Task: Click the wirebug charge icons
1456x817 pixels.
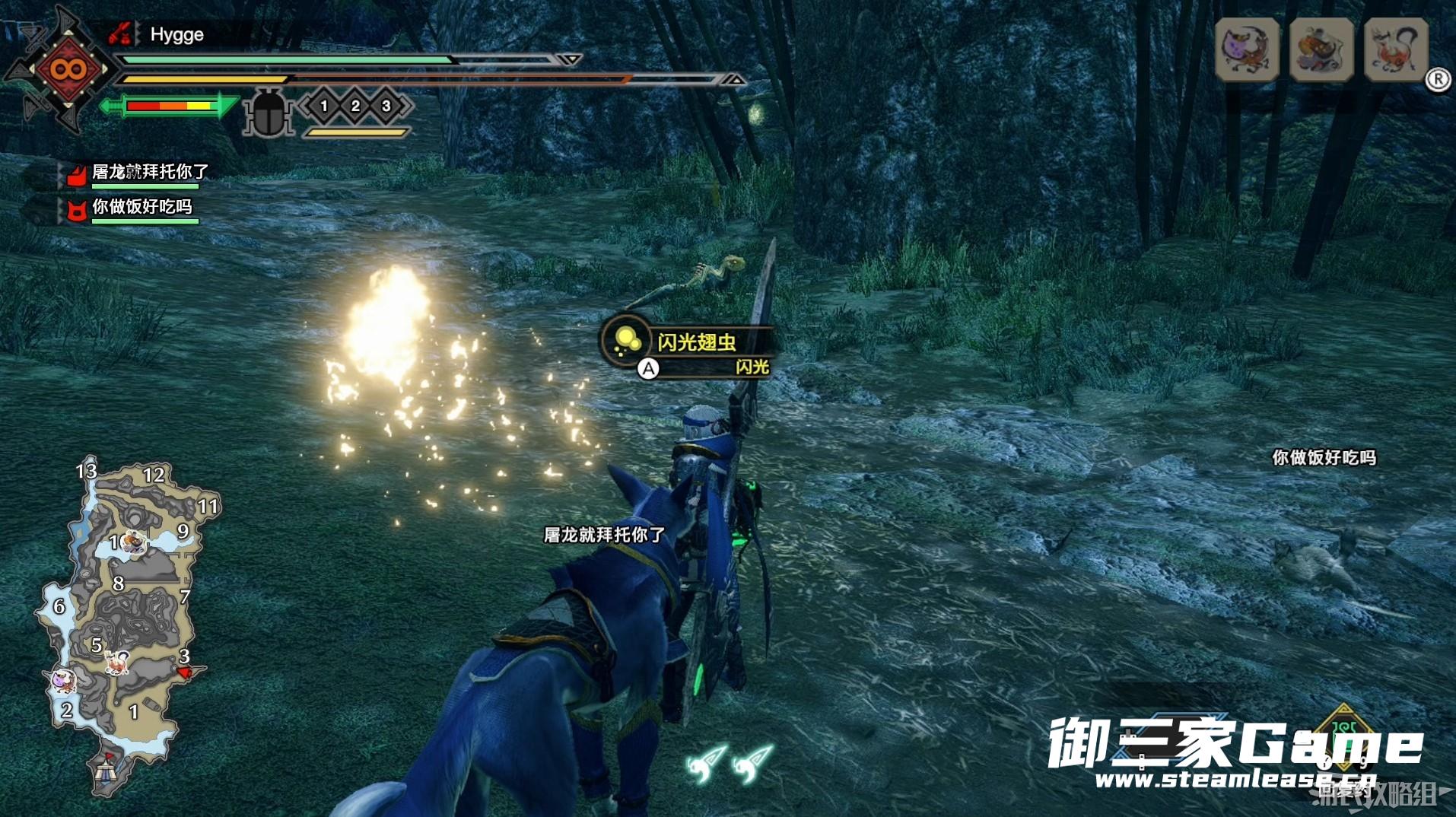Action: click(x=729, y=763)
